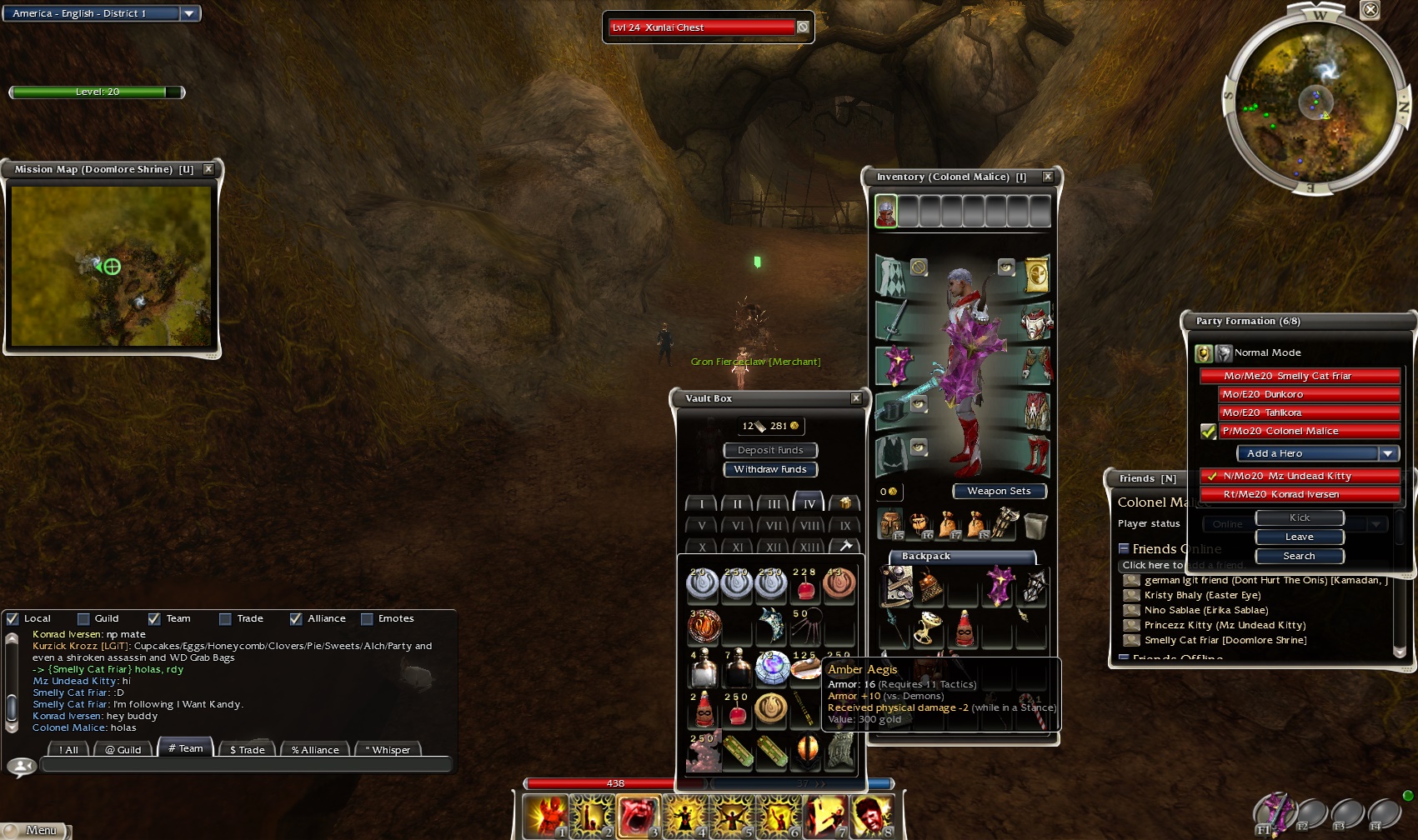Close the Vault Box window
This screenshot has width=1418, height=840.
pyautogui.click(x=856, y=398)
